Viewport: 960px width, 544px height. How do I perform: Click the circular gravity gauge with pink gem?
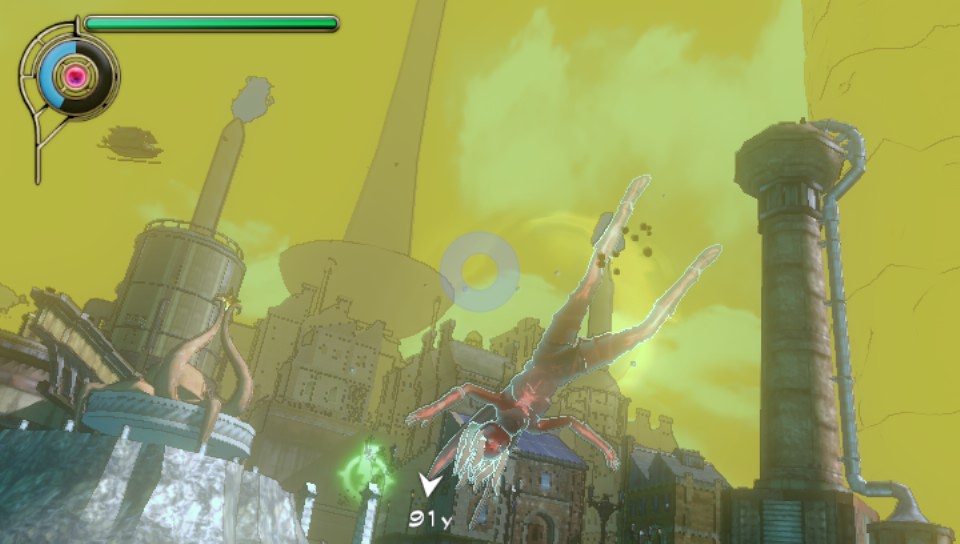click(73, 75)
